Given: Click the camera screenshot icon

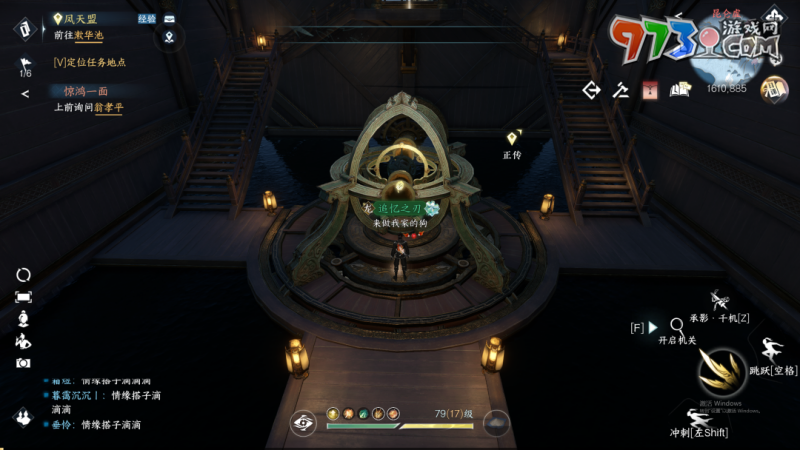Looking at the screenshot, I should click(23, 363).
